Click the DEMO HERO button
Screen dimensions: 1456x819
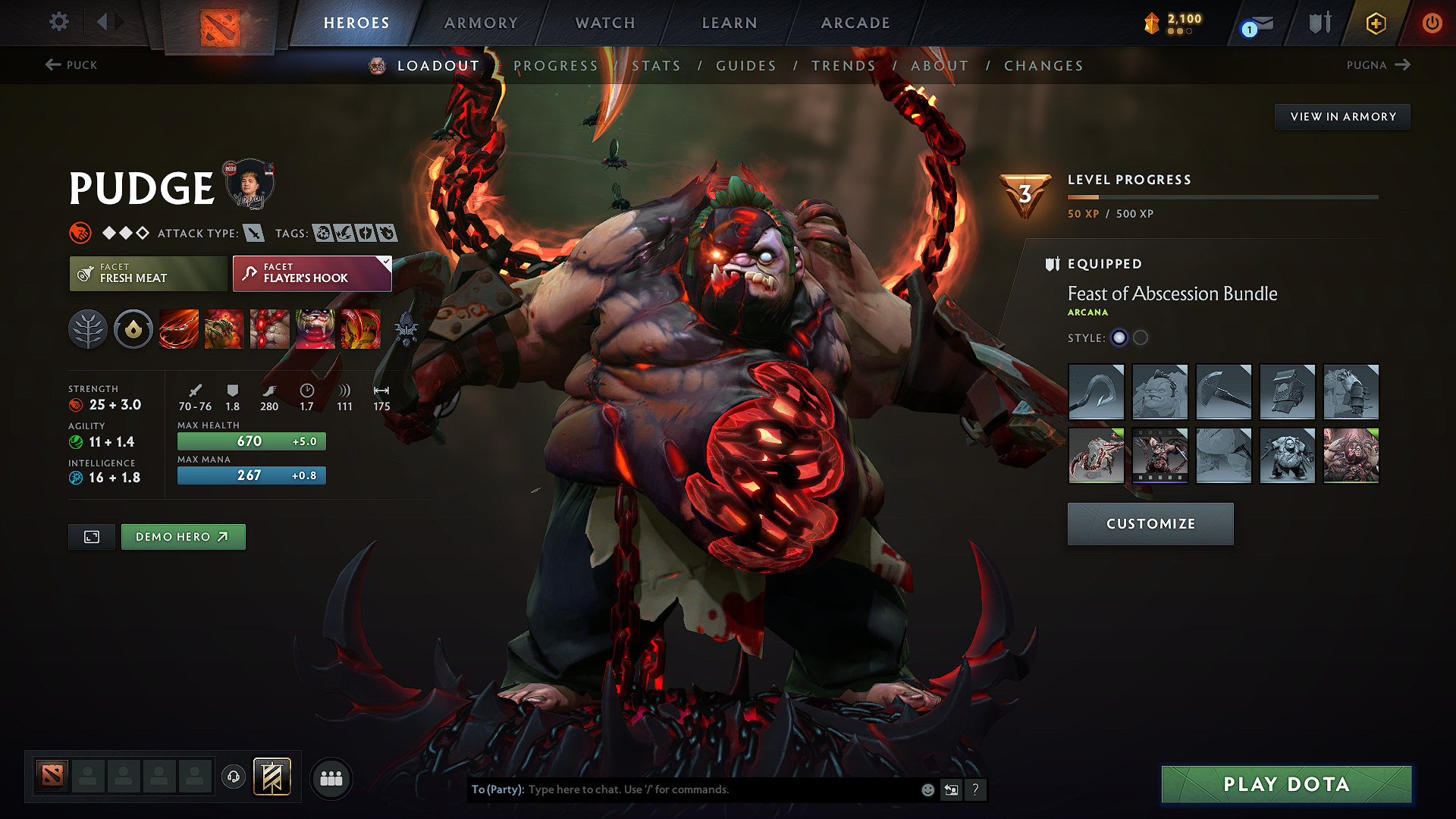click(183, 536)
